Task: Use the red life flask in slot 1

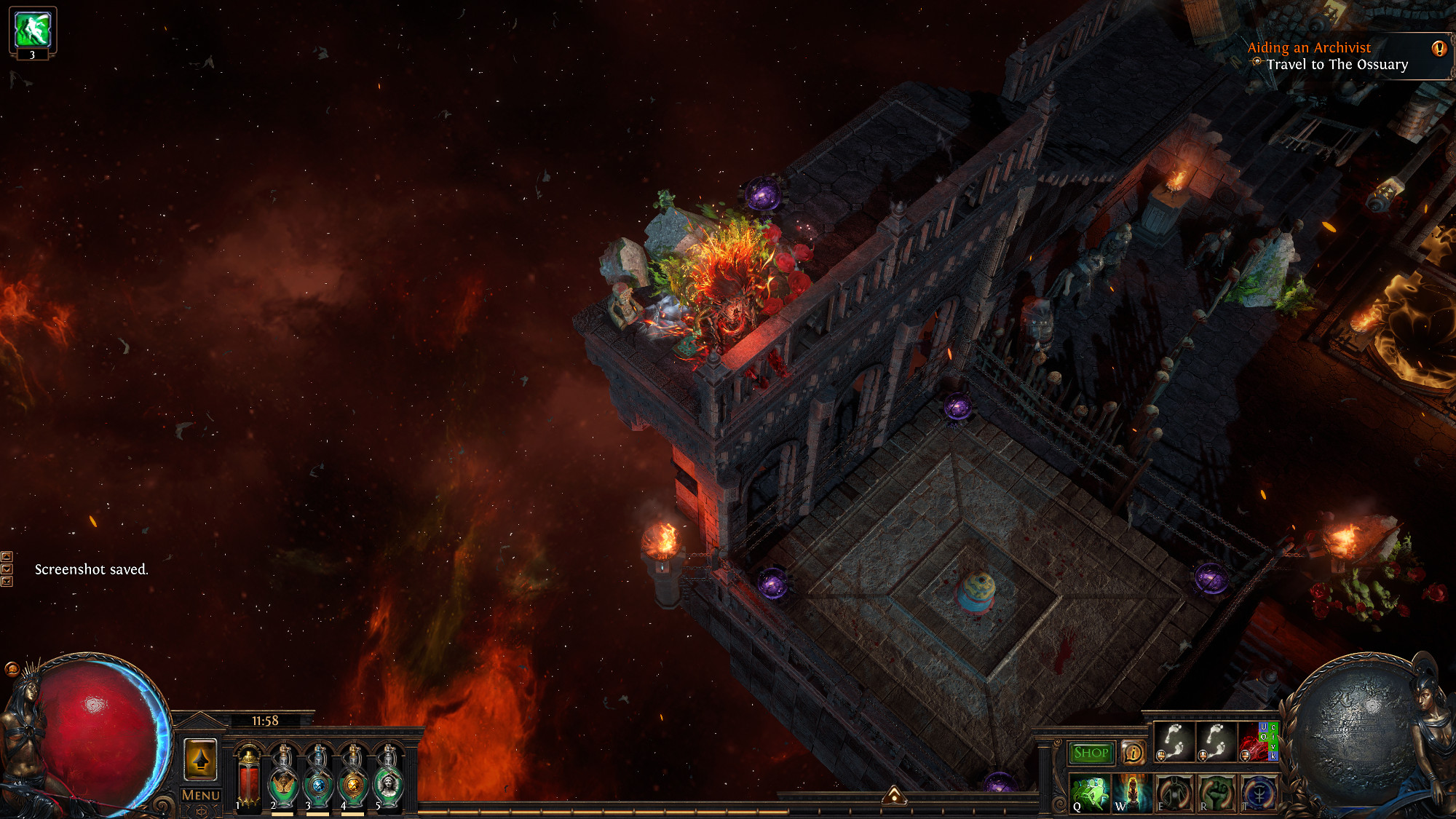Action: 249,779
